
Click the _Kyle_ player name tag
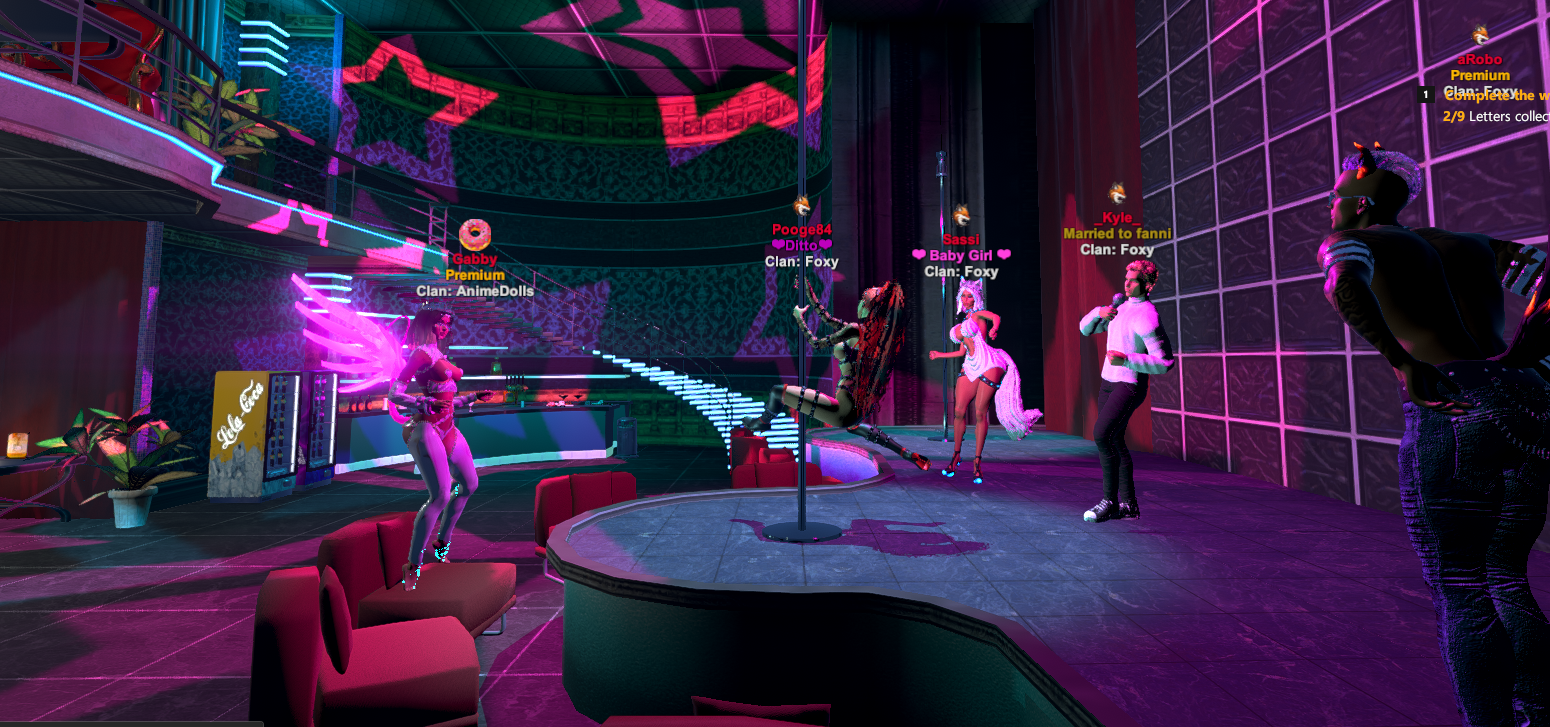(1117, 218)
